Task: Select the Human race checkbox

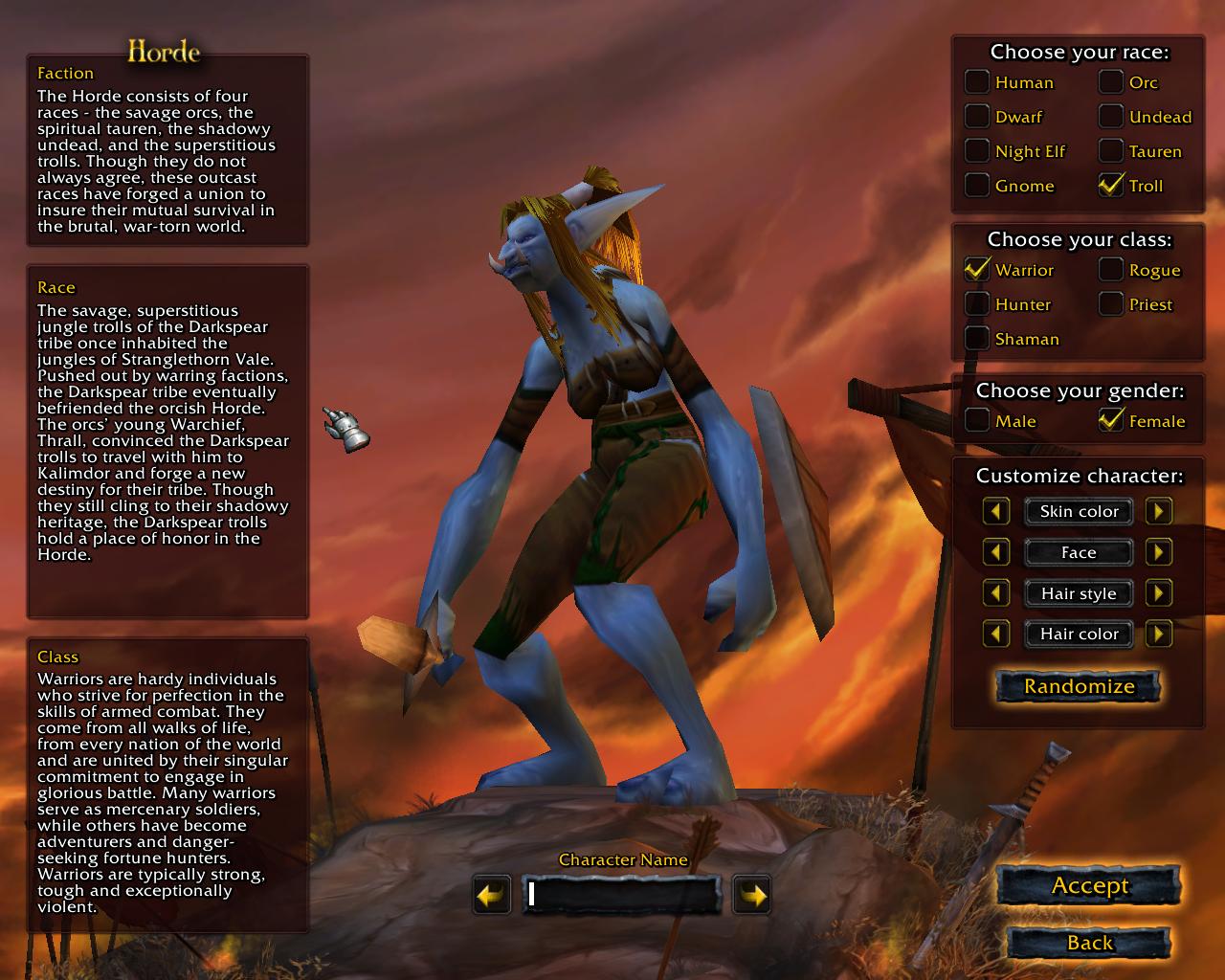Action: tap(976, 82)
